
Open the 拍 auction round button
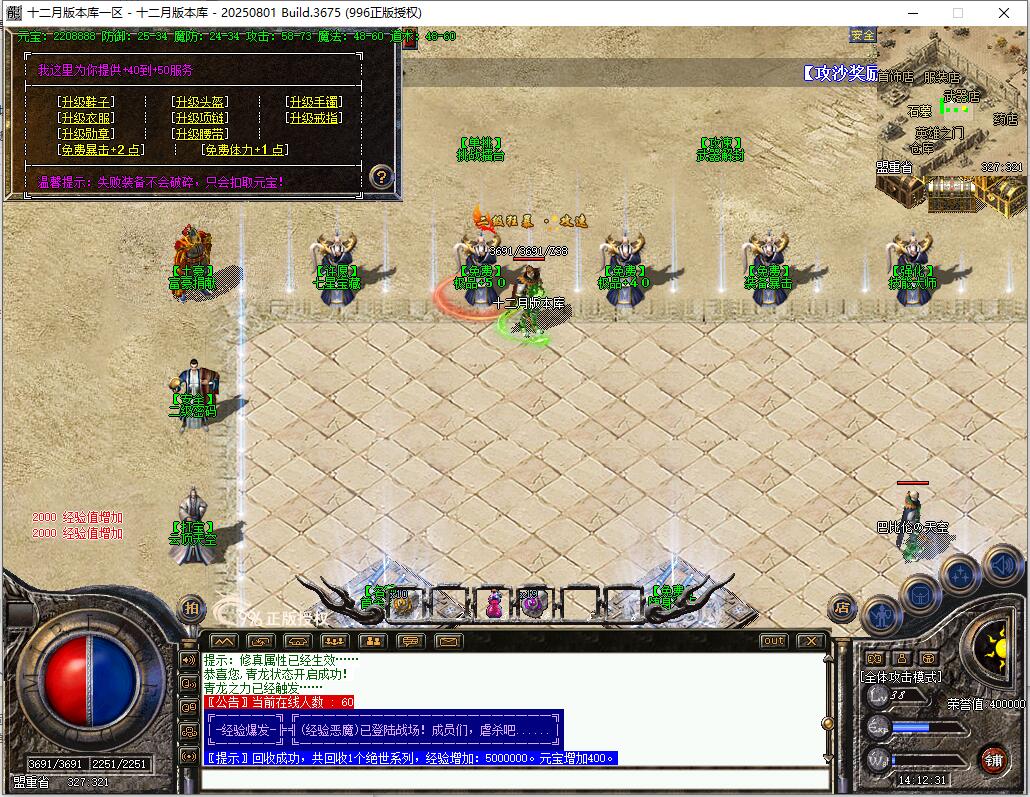tap(190, 606)
